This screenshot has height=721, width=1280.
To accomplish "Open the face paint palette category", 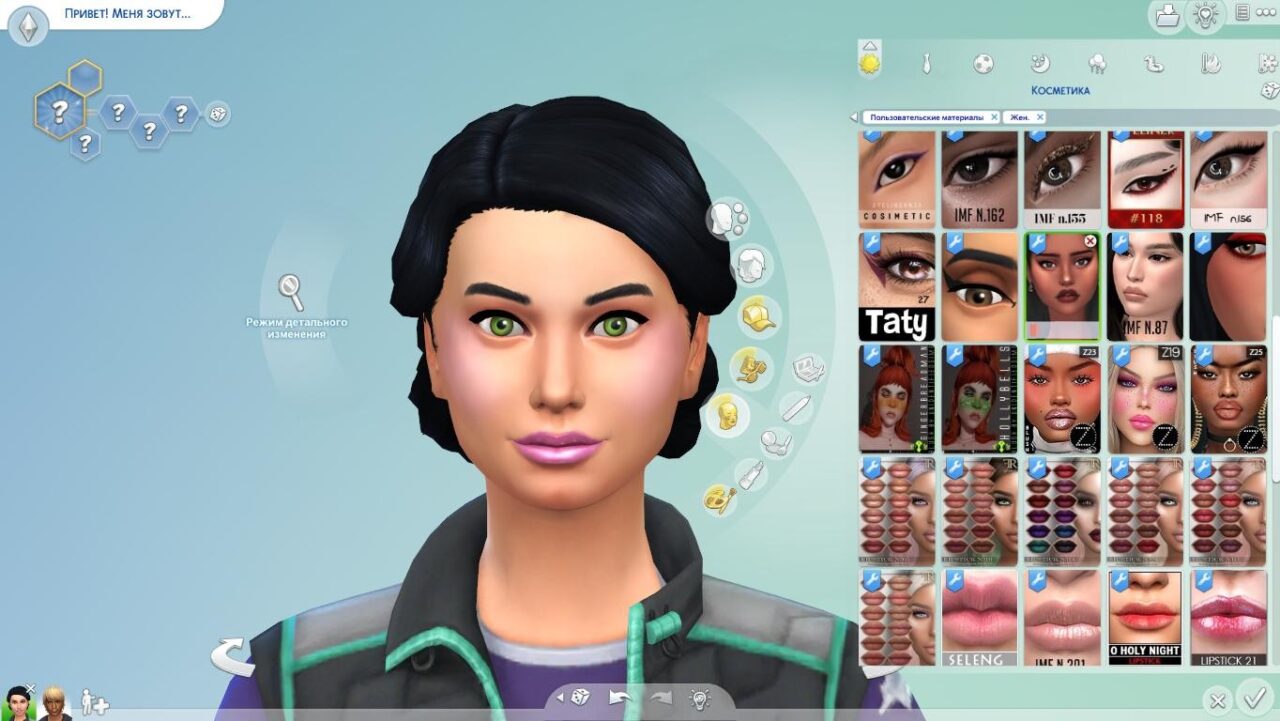I will click(718, 497).
